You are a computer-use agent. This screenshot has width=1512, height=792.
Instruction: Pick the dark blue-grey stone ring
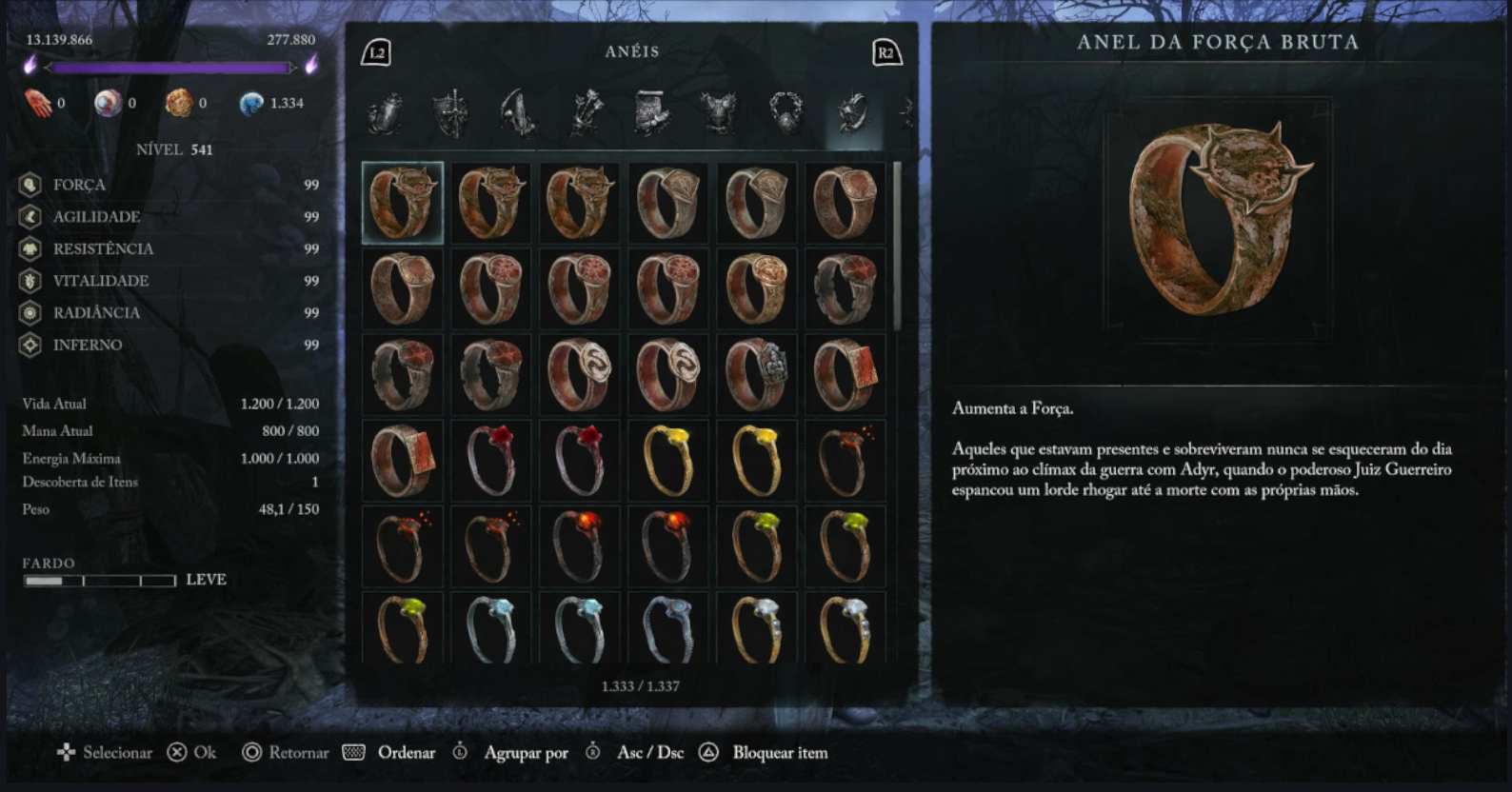tap(668, 628)
